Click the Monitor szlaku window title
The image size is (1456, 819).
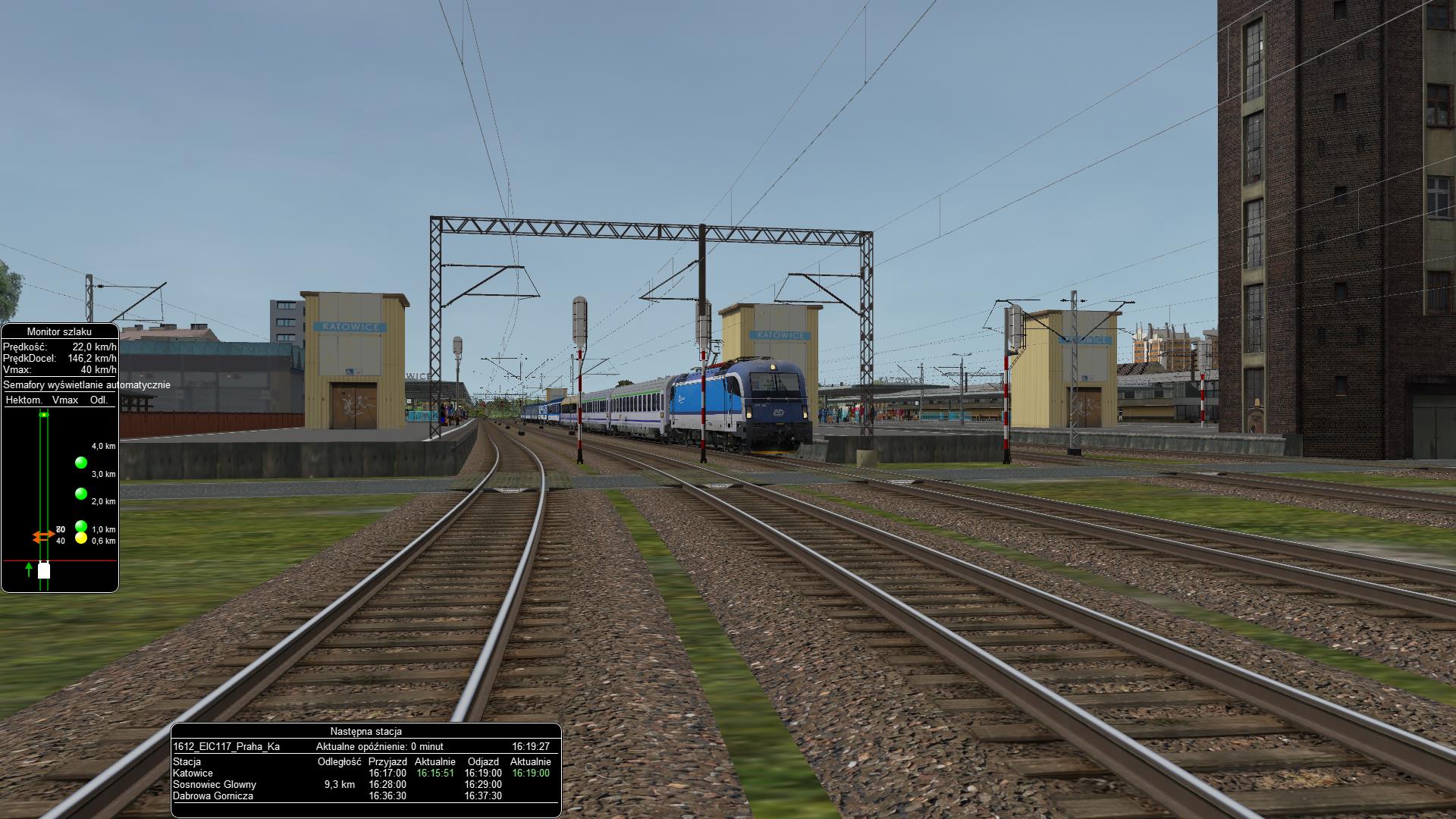[x=59, y=331]
